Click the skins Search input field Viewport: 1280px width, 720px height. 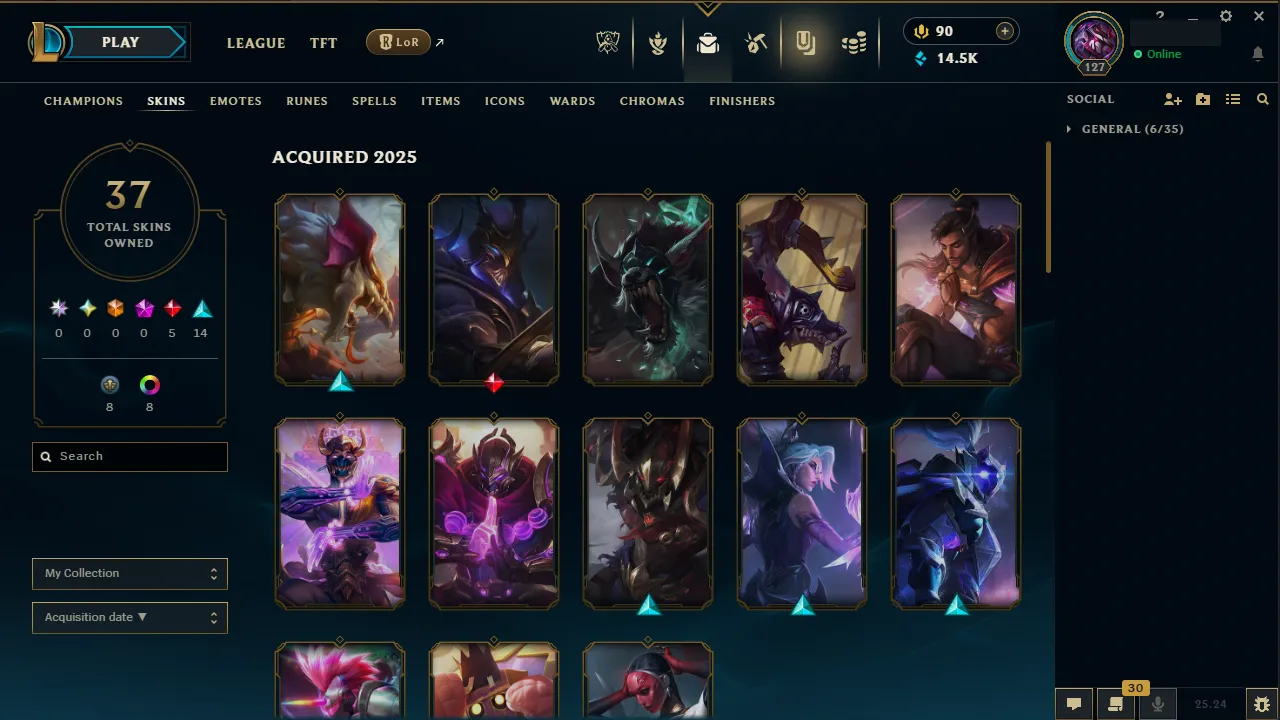click(129, 456)
